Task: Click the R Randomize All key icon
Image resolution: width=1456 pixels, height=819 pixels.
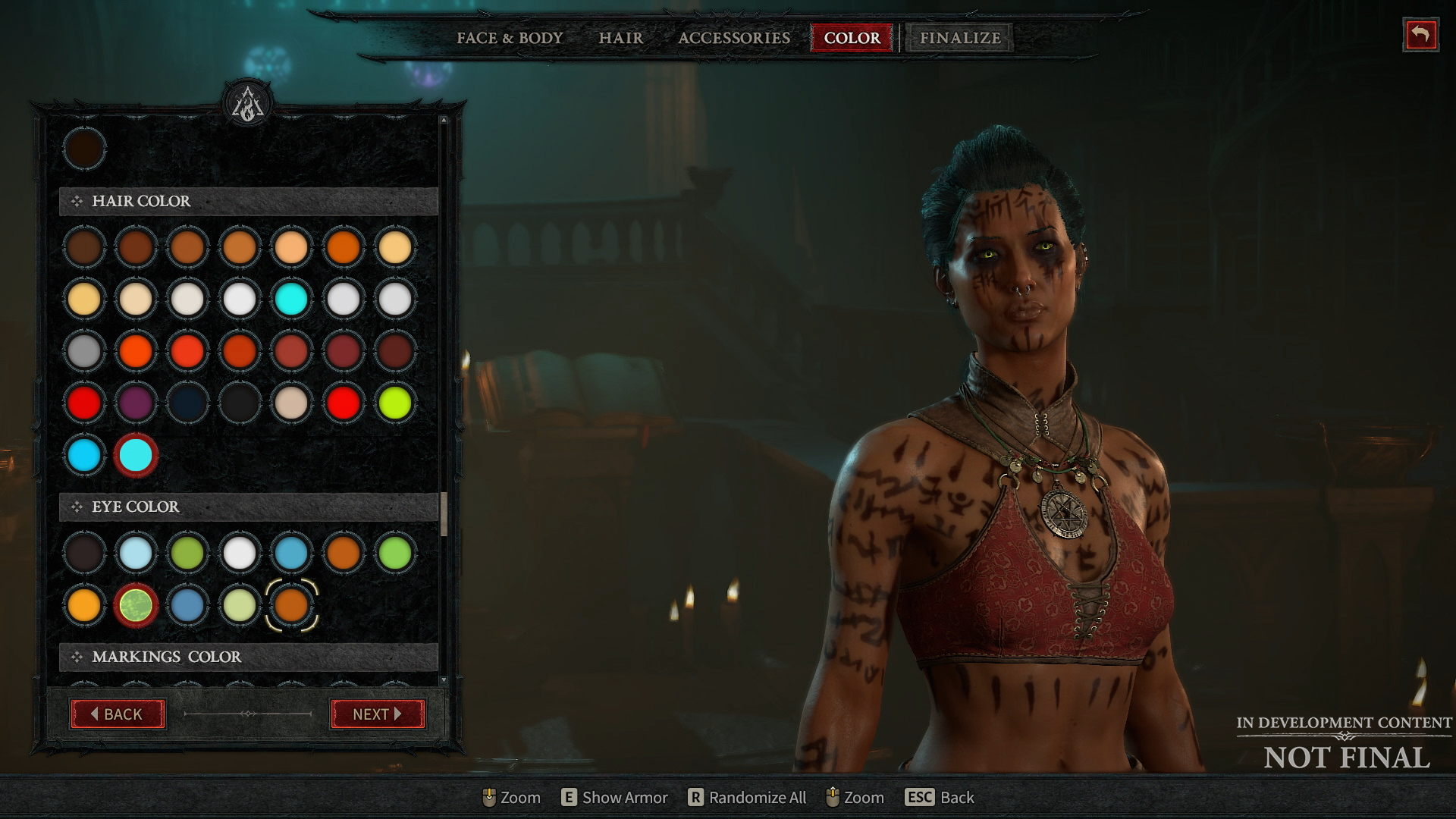Action: (x=695, y=797)
